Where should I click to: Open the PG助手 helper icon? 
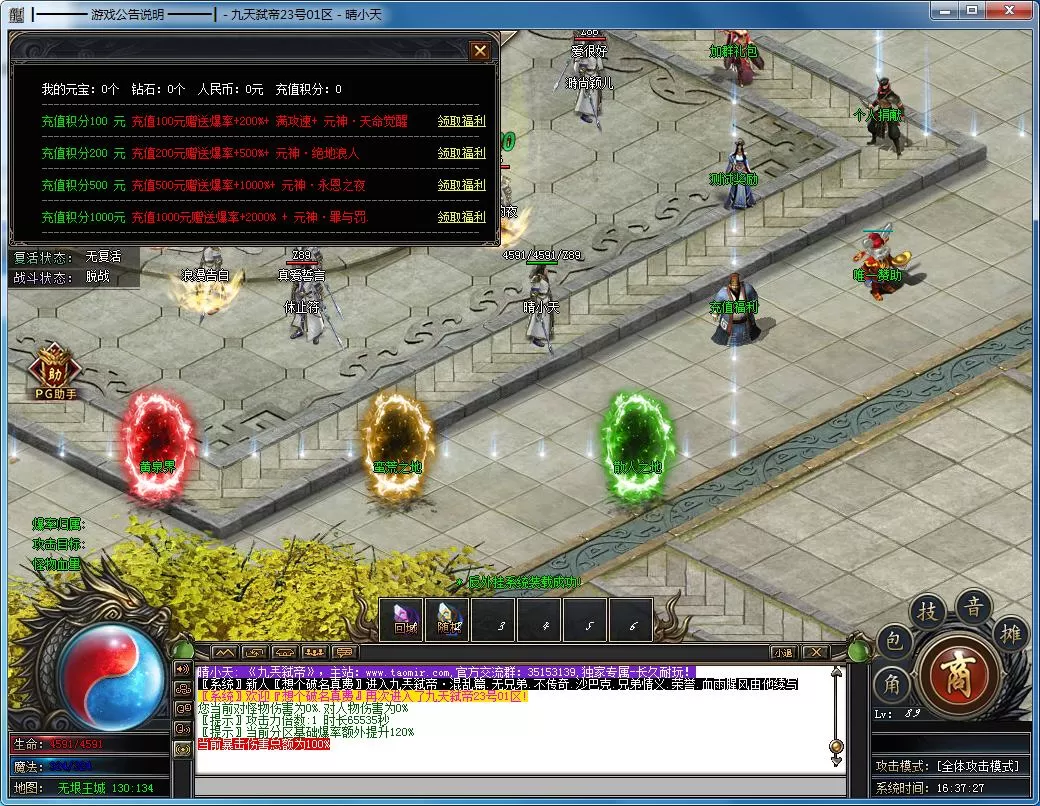click(55, 372)
